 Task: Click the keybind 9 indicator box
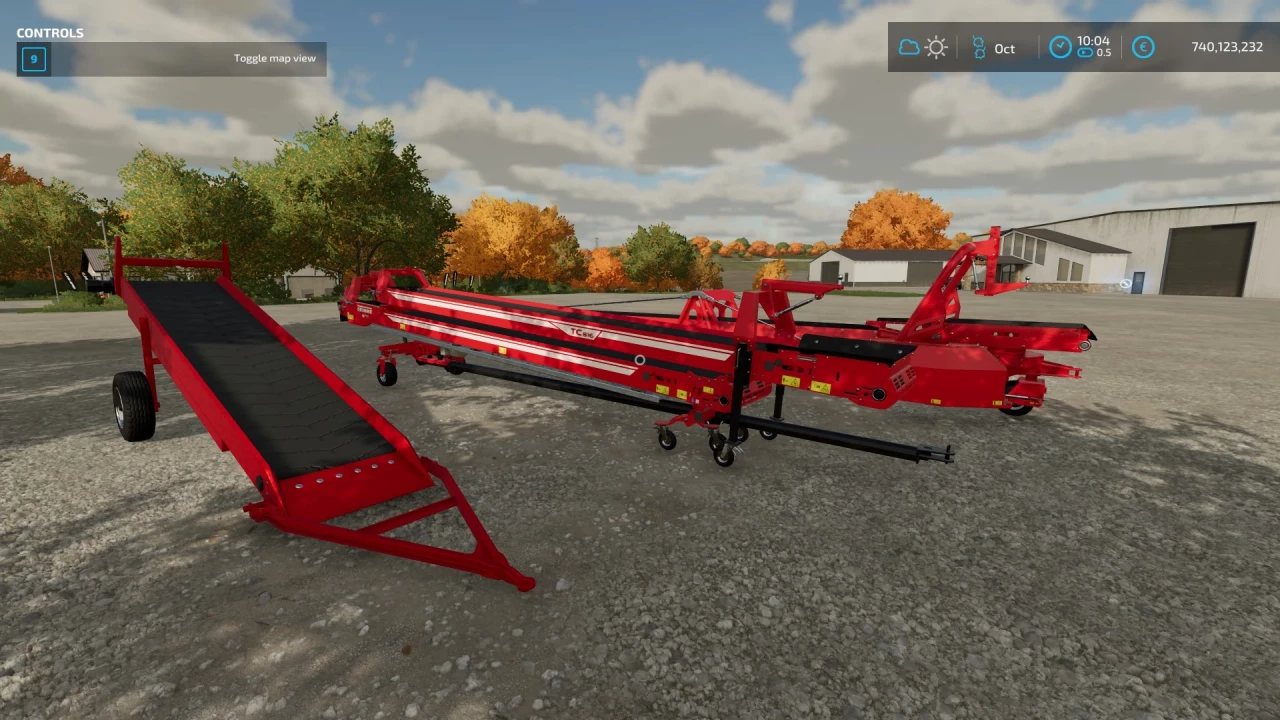[33, 59]
